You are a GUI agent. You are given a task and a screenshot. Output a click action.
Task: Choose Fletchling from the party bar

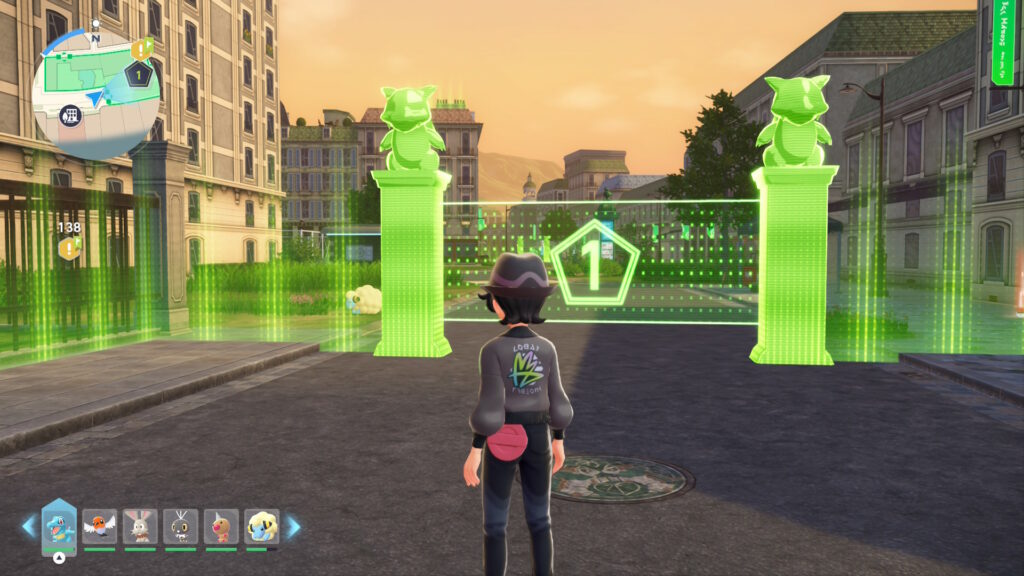[99, 526]
